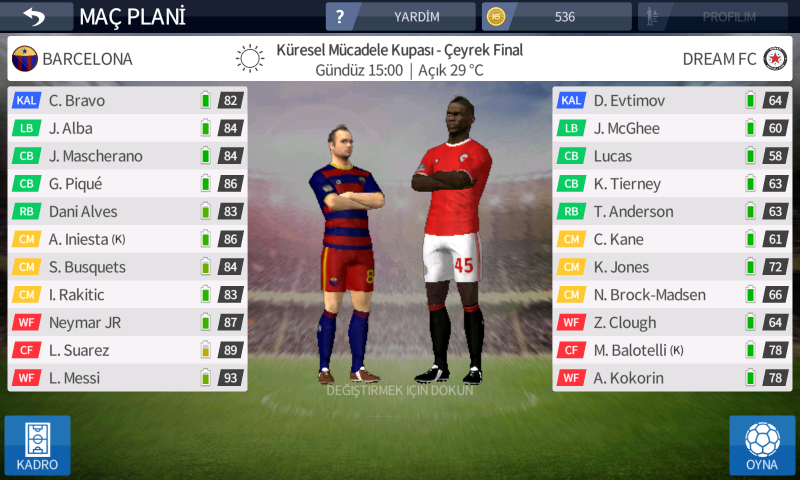
Task: Select N. Brock-Madsen row
Action: tap(671, 295)
